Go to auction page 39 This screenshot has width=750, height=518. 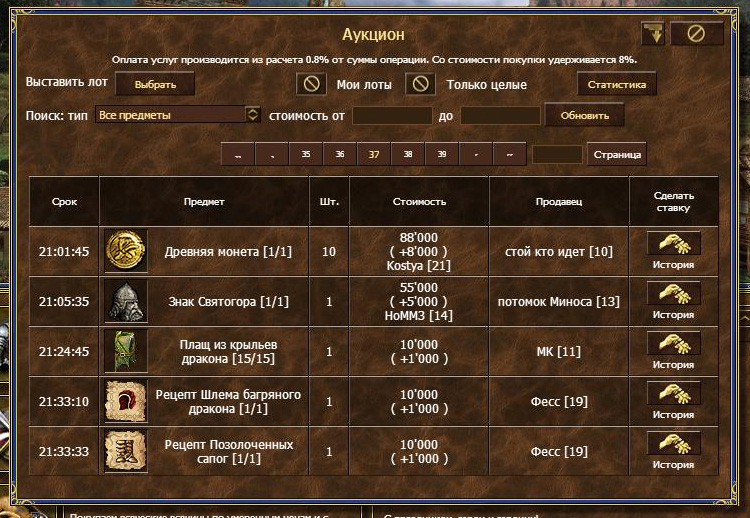pos(441,155)
